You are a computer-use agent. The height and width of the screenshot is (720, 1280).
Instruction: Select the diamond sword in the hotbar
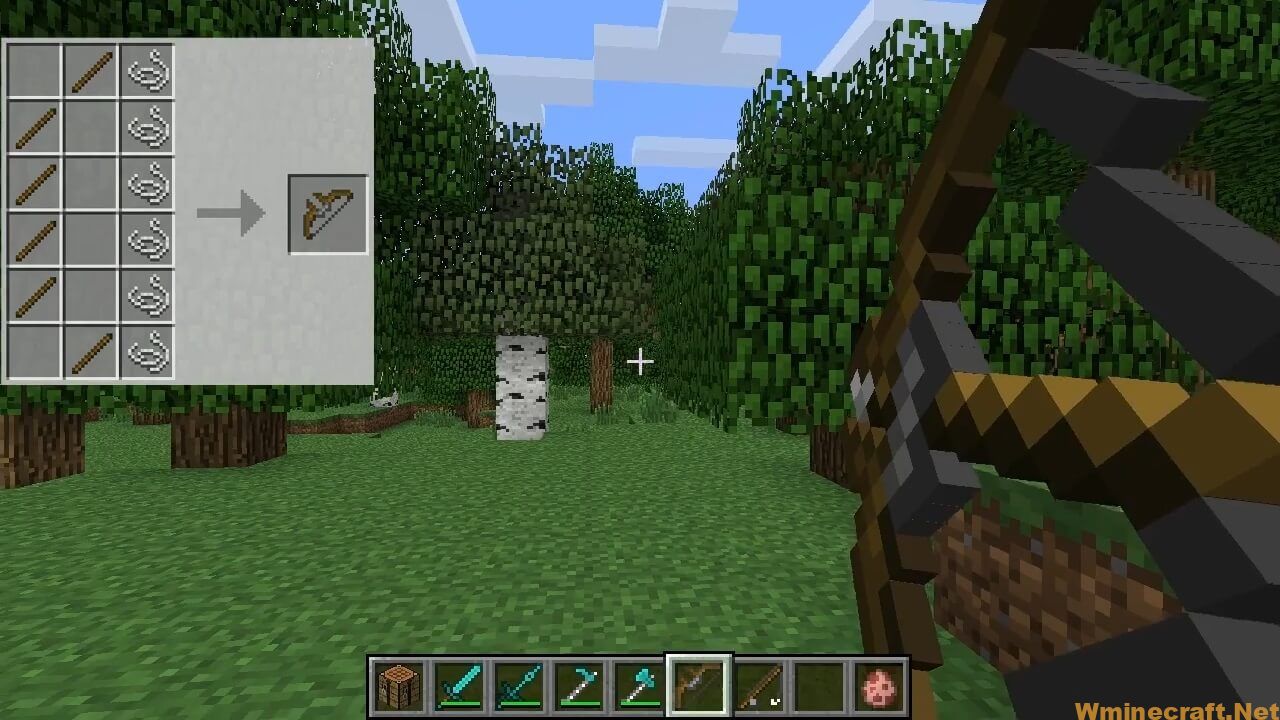click(458, 688)
